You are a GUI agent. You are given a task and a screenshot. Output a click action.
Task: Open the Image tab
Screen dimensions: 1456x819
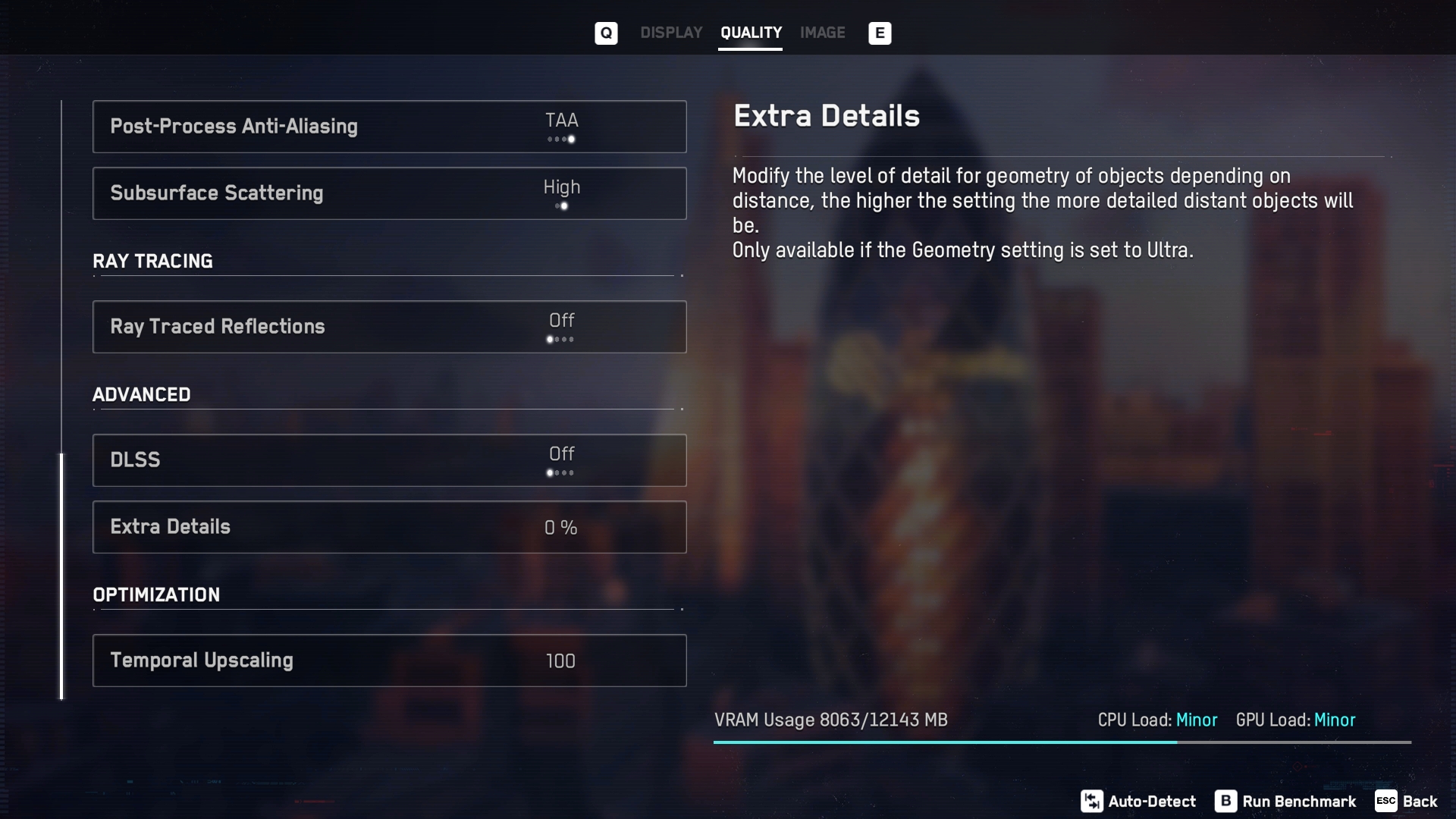[x=822, y=33]
